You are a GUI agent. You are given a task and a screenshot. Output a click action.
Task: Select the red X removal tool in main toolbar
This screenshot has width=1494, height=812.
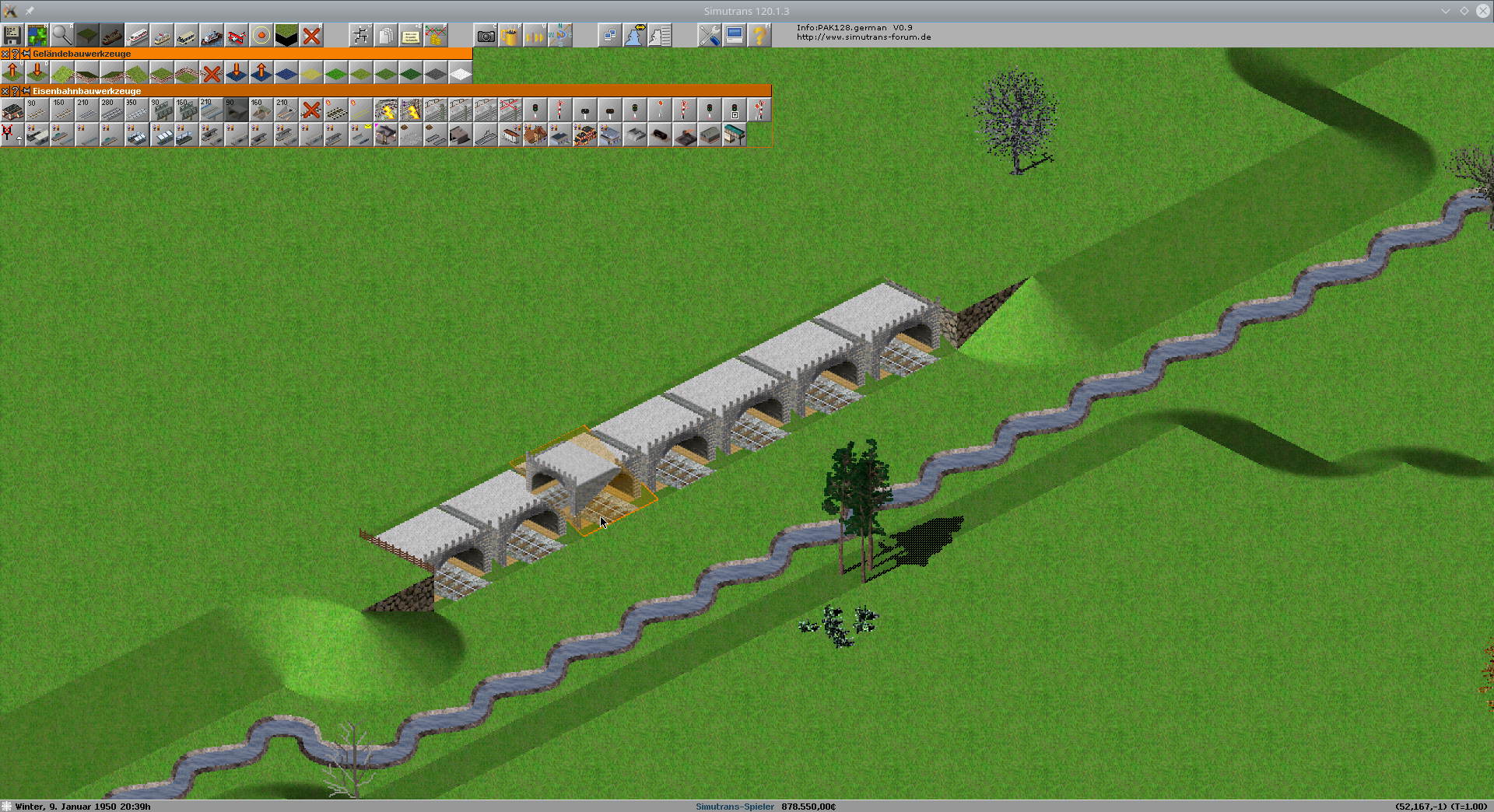pyautogui.click(x=311, y=36)
